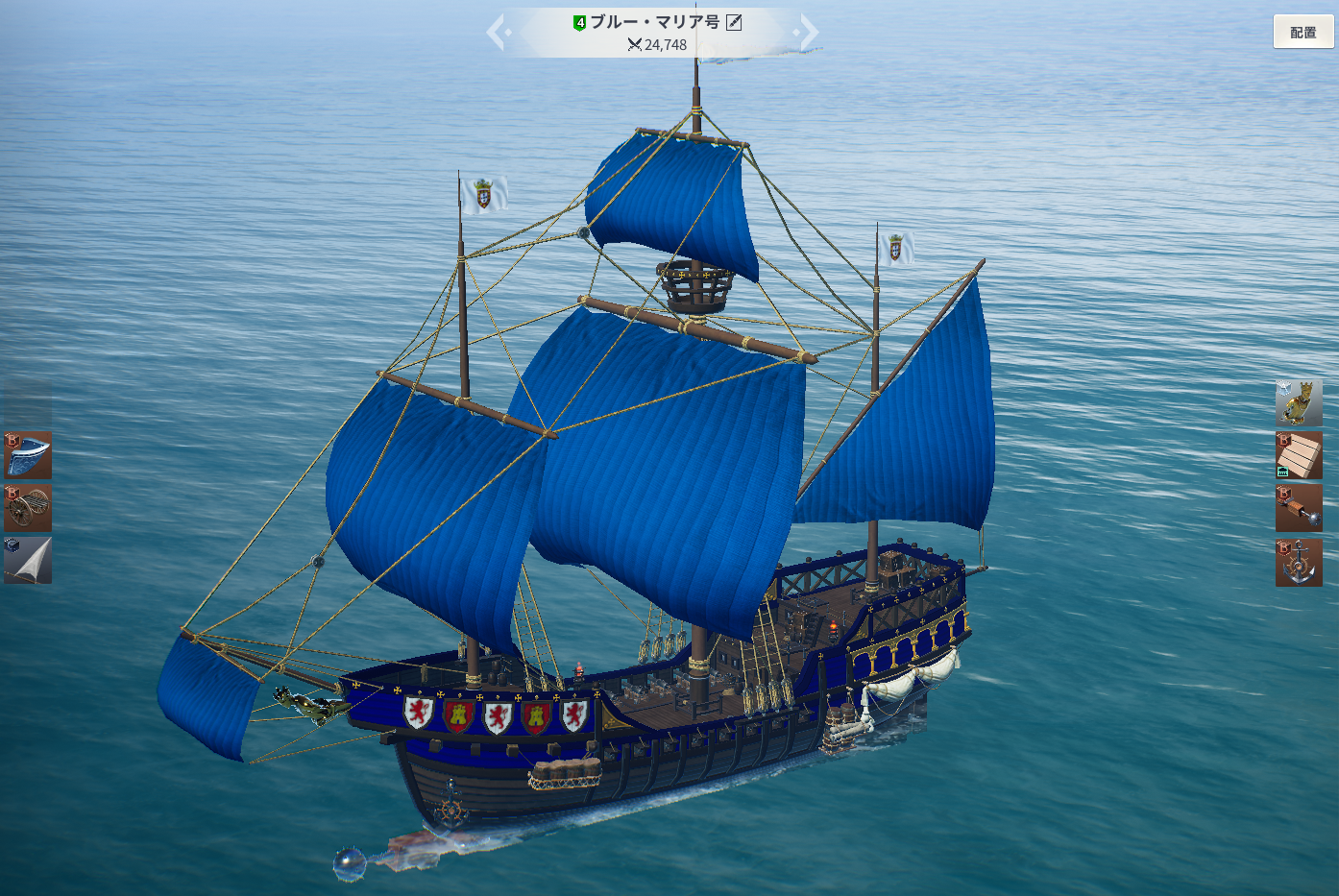Choose the white sail equipment slot
Viewport: 1339px width, 896px height.
[28, 560]
